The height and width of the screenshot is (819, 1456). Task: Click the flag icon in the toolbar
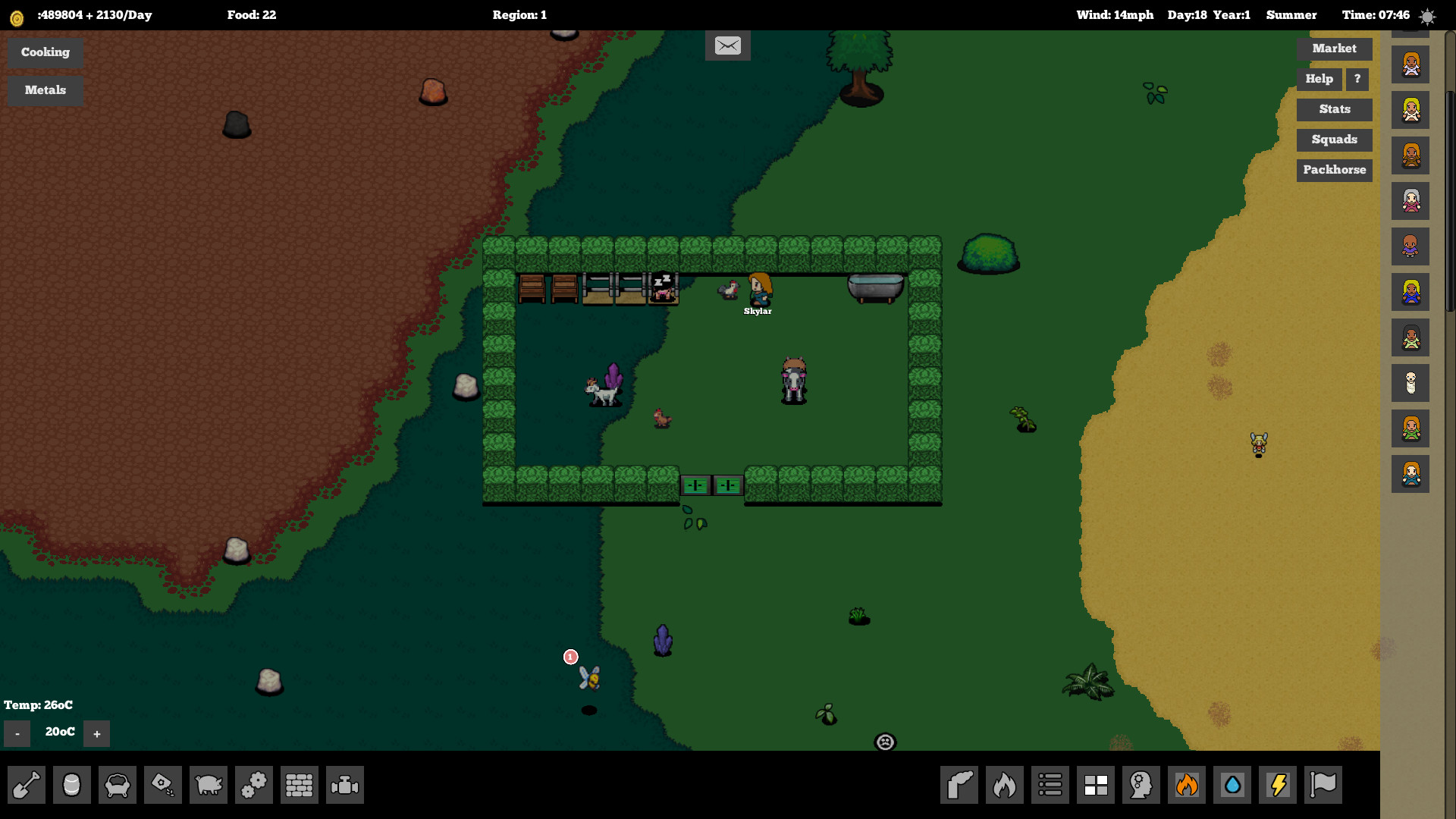[1323, 785]
